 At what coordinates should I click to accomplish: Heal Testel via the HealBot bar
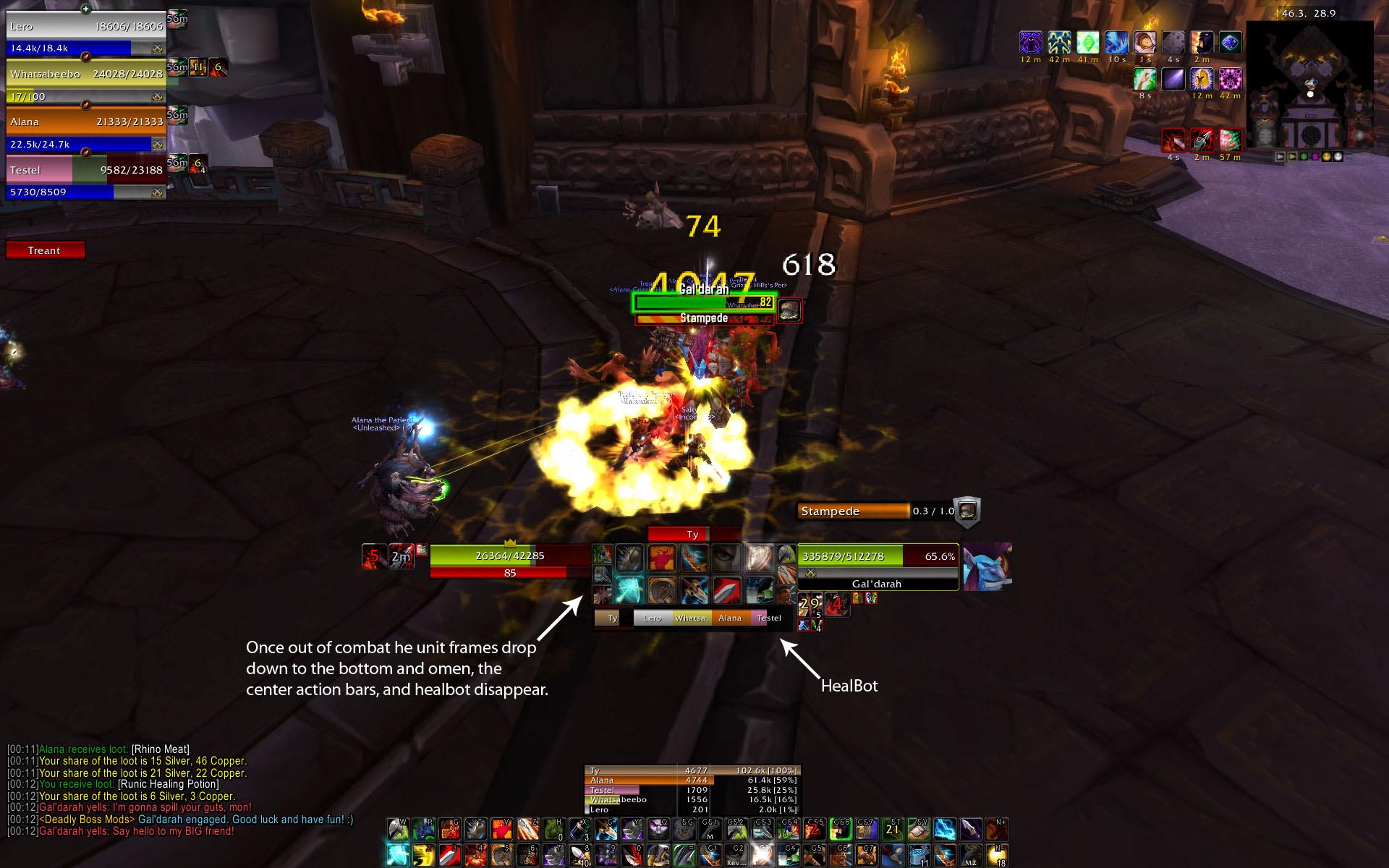pyautogui.click(x=768, y=618)
